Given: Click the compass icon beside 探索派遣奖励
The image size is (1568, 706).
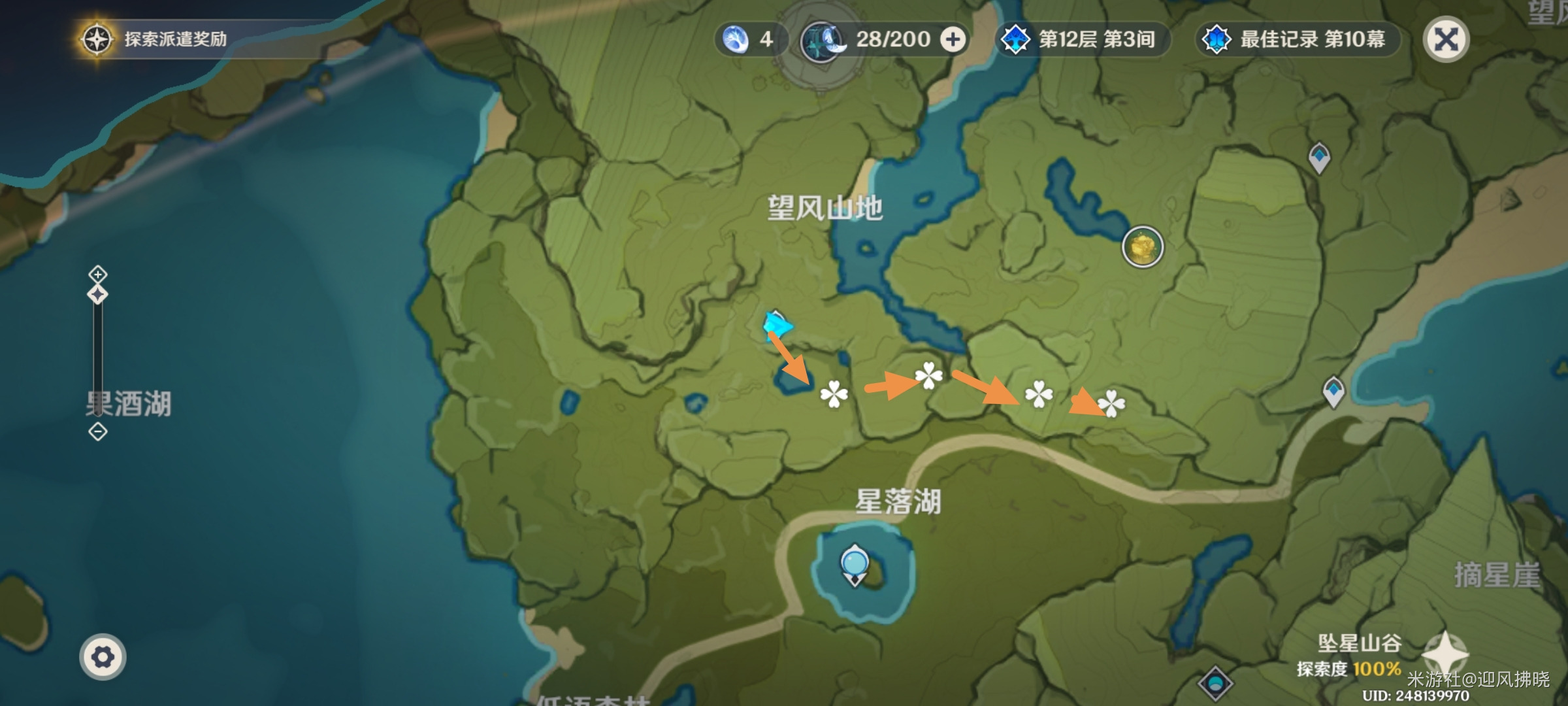Looking at the screenshot, I should coord(96,37).
